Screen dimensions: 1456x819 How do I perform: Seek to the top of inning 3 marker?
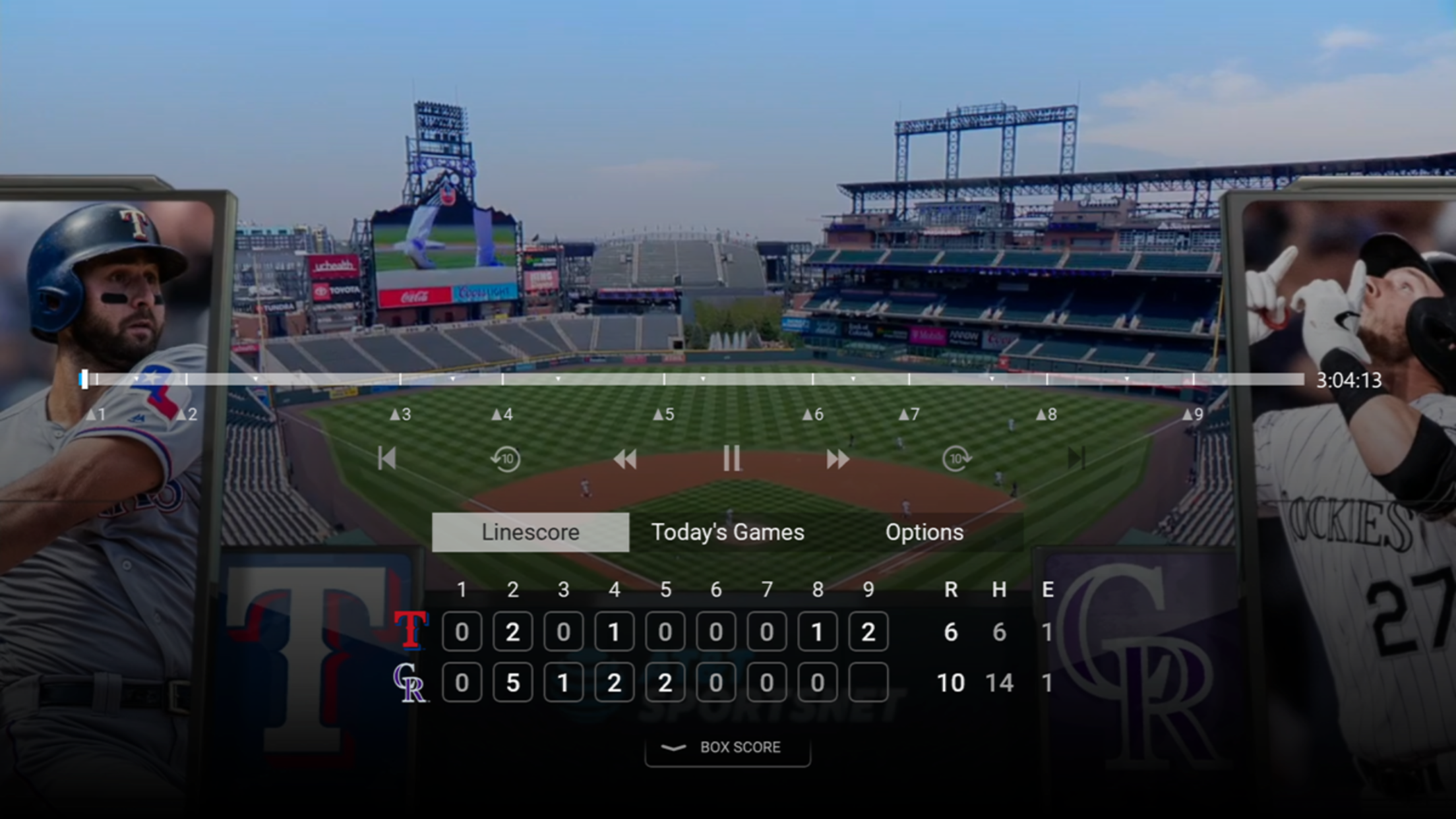[400, 414]
